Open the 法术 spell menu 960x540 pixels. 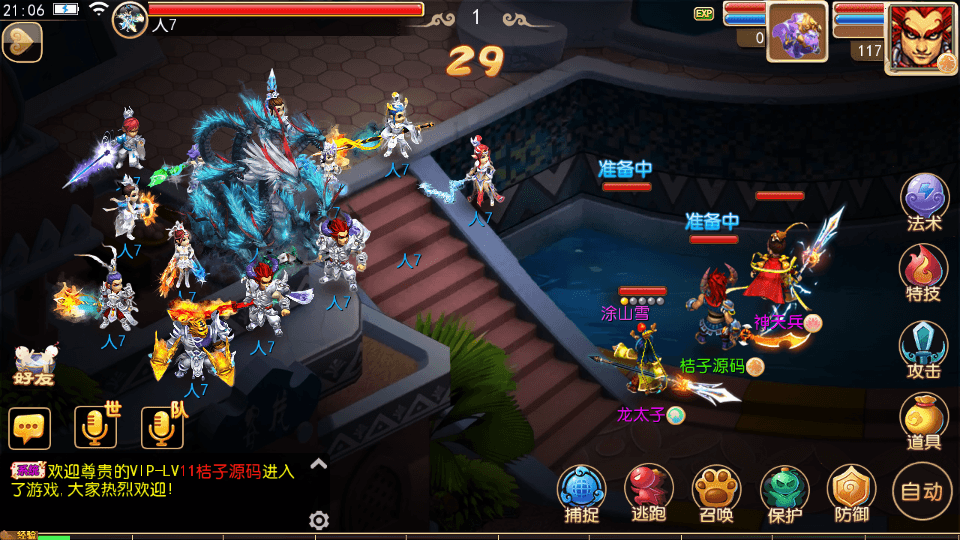point(924,201)
